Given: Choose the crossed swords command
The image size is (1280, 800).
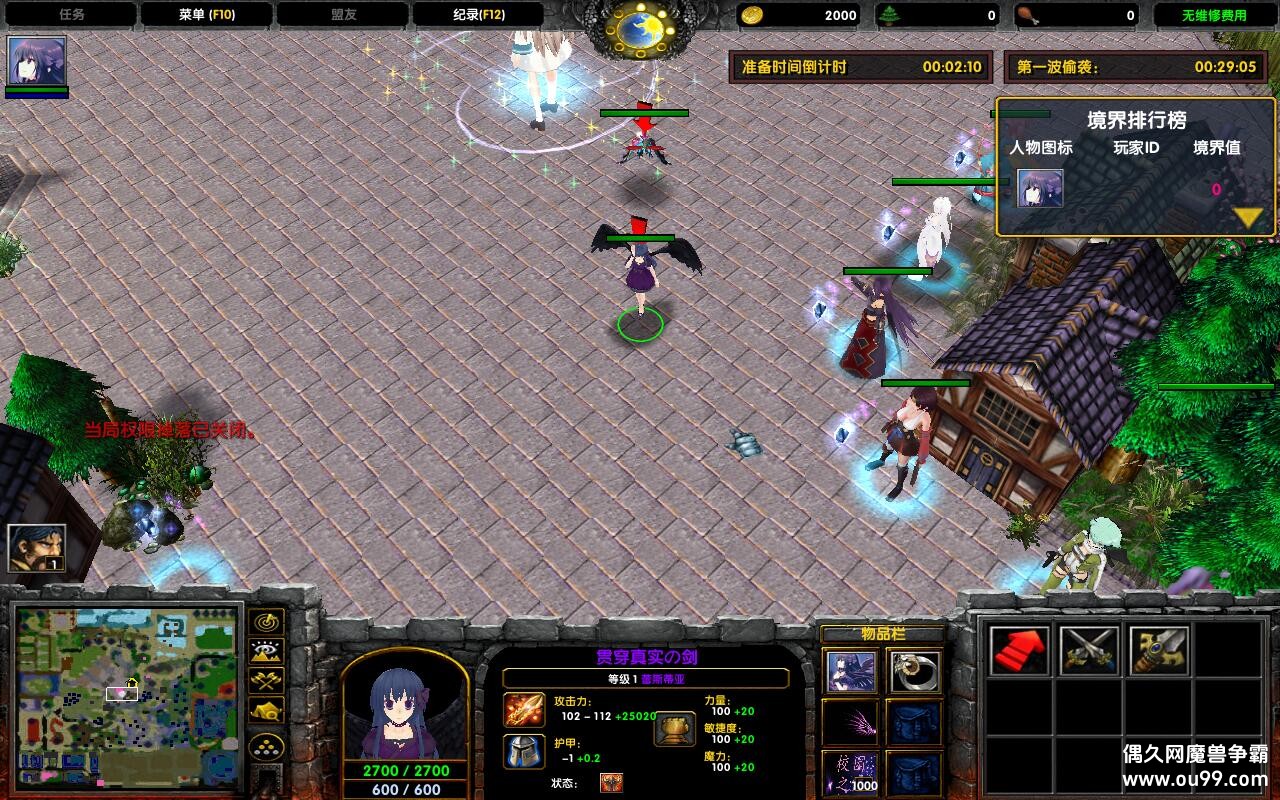Looking at the screenshot, I should pos(1089,651).
